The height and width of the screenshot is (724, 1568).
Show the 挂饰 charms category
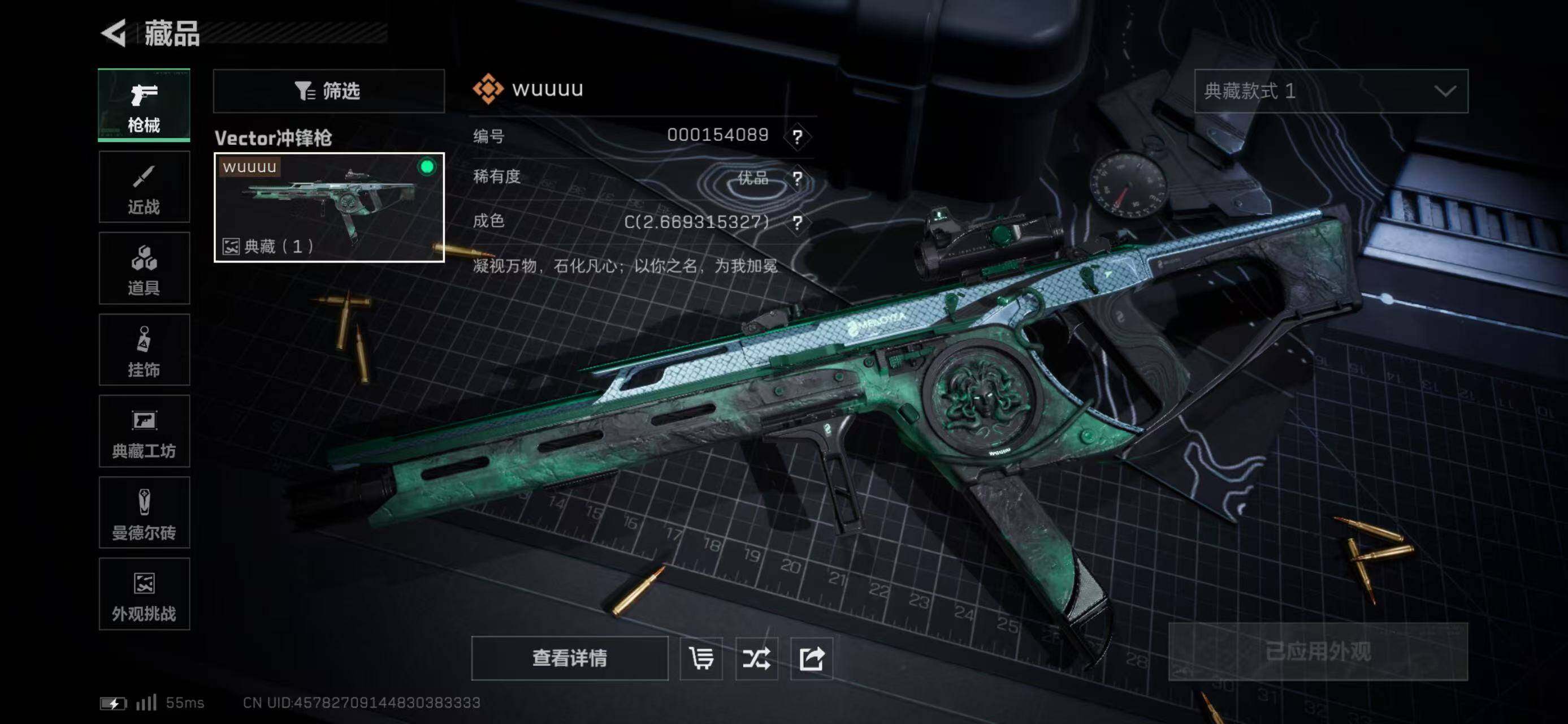coord(144,350)
